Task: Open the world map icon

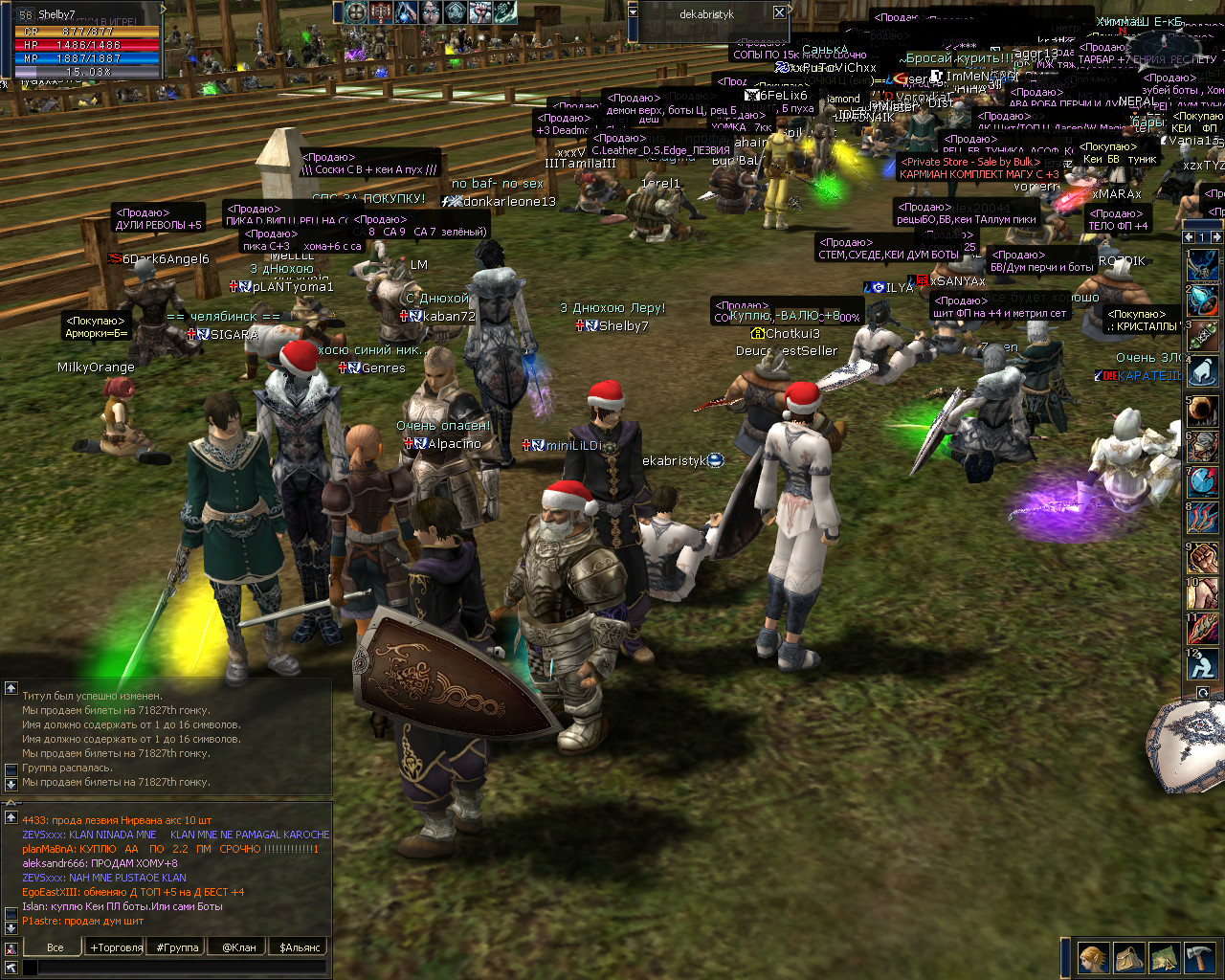Action: [x=1164, y=957]
